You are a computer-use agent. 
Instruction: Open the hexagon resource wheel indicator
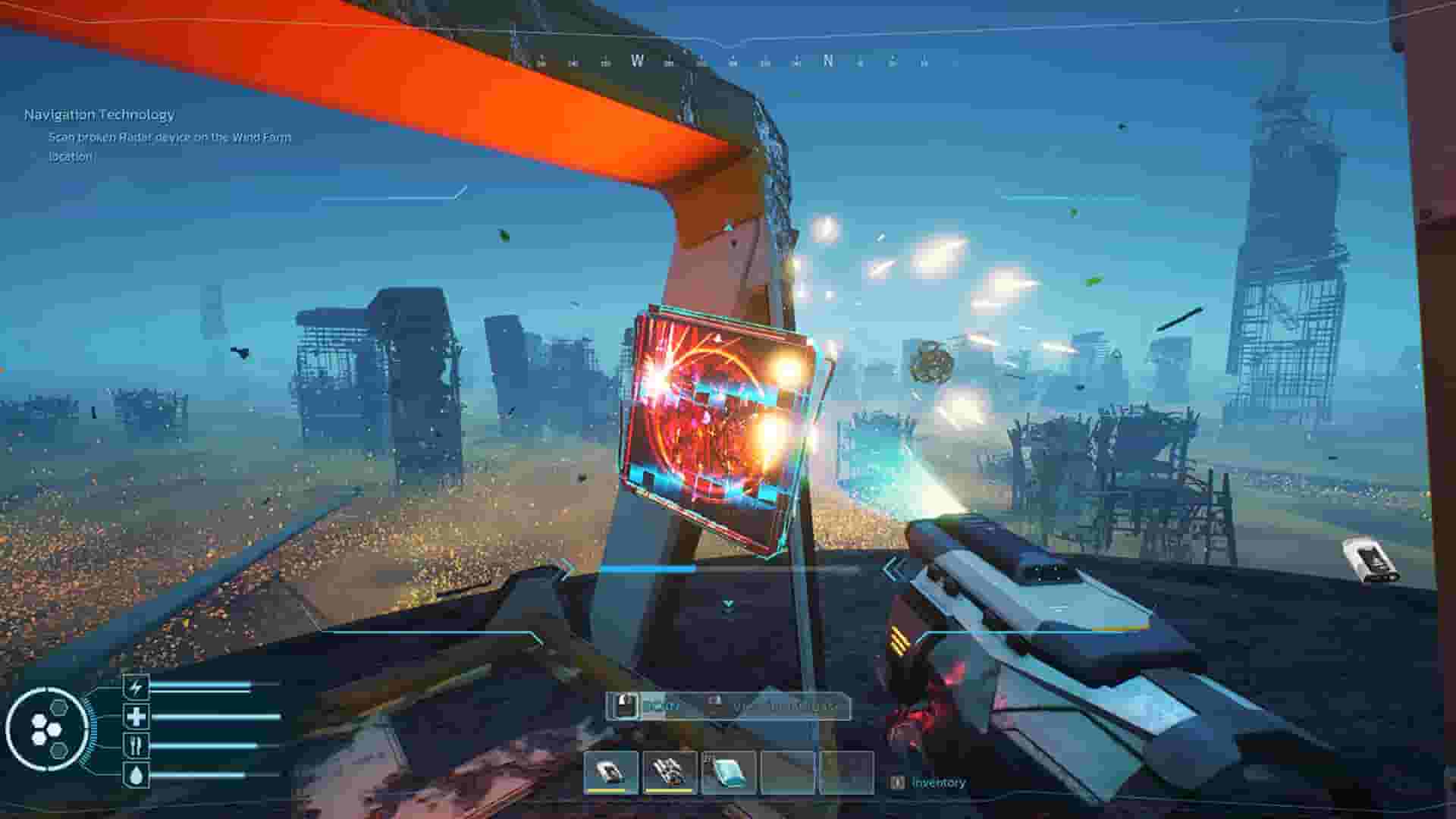(x=49, y=726)
